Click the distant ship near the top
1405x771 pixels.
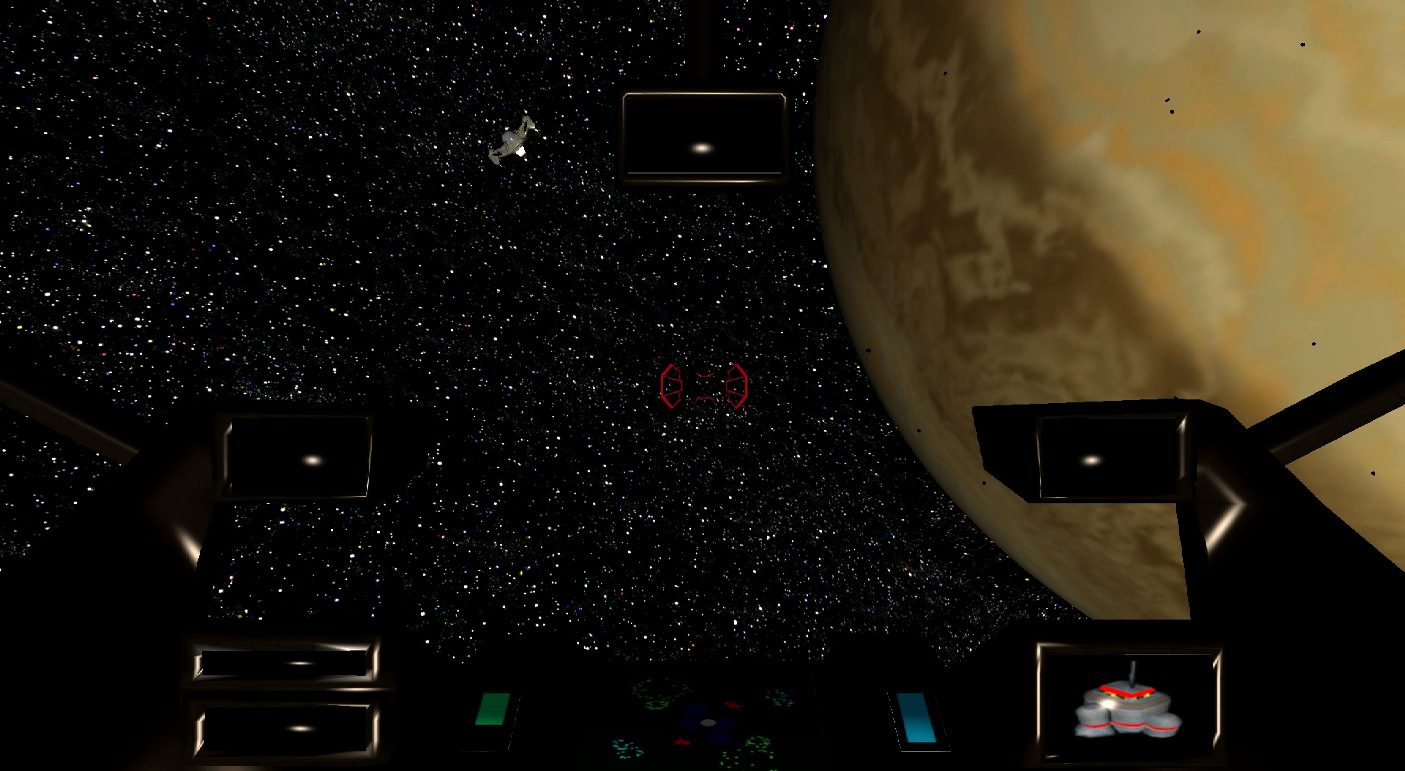(x=513, y=140)
